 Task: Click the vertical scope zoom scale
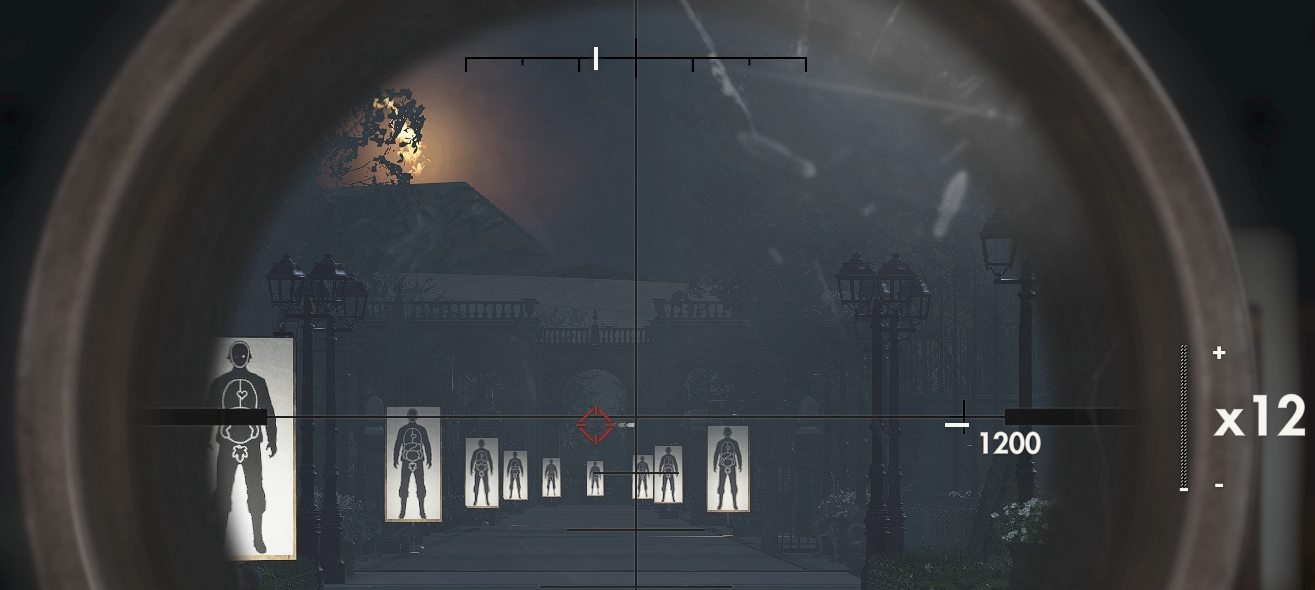pyautogui.click(x=1184, y=417)
